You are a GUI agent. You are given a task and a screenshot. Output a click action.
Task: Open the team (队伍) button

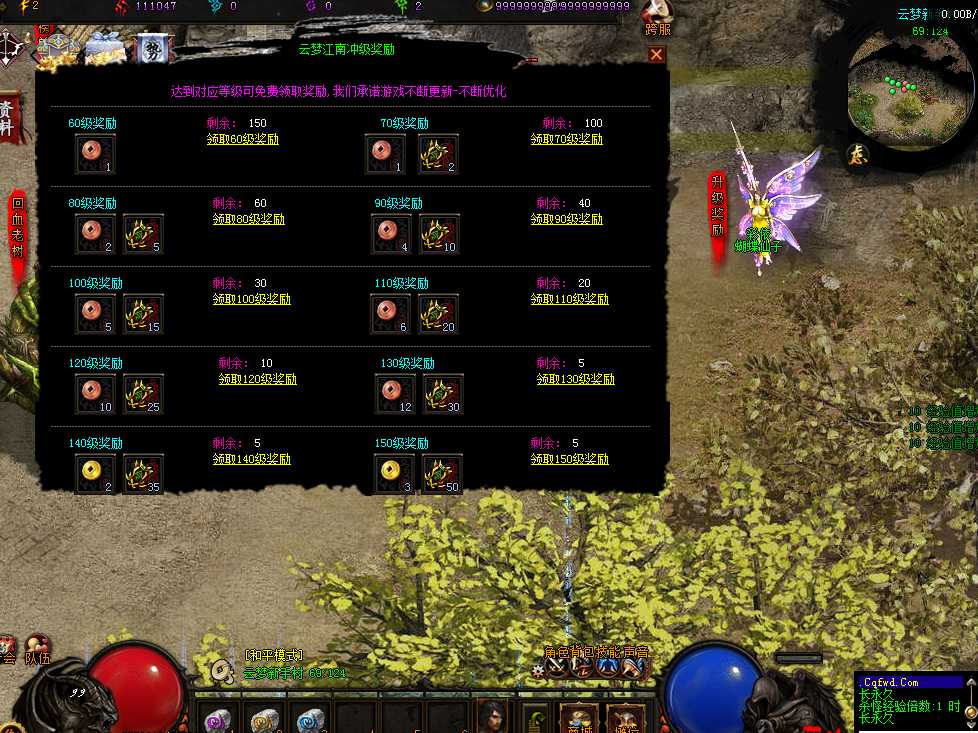pyautogui.click(x=39, y=651)
